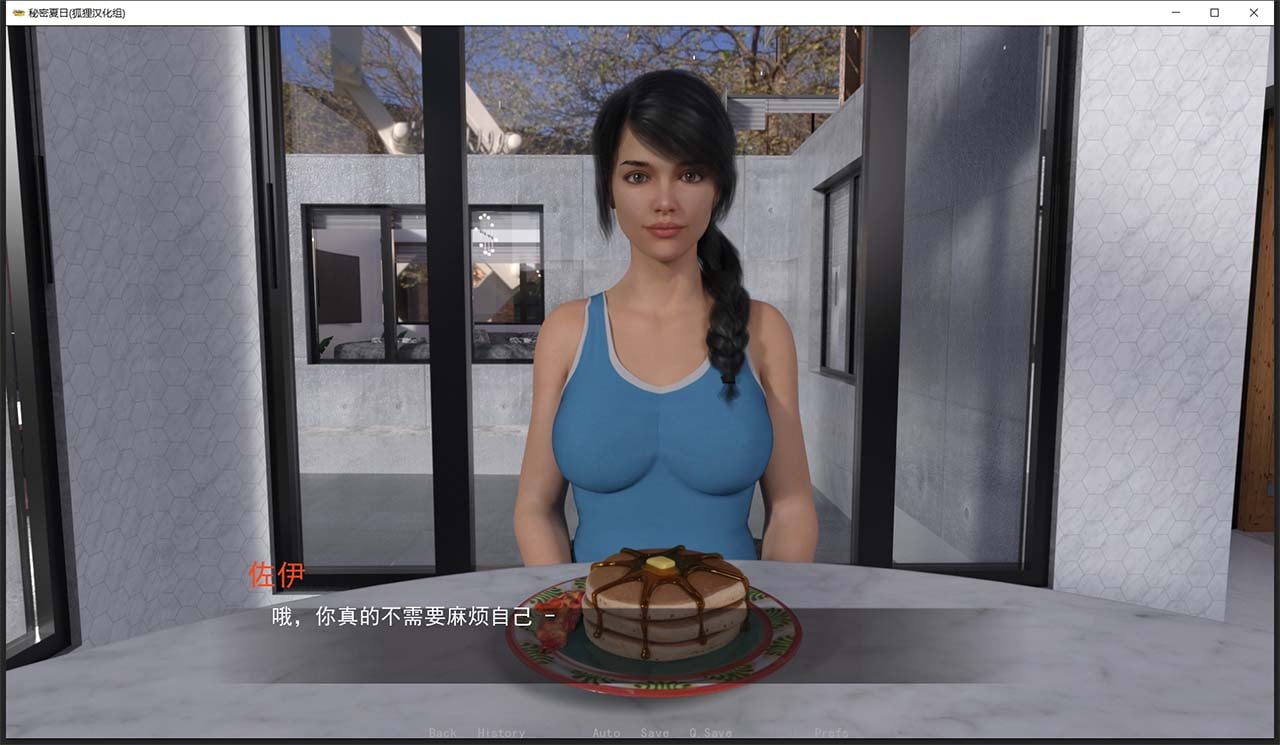Click the quick menu bar at screen bottom

pyautogui.click(x=640, y=733)
